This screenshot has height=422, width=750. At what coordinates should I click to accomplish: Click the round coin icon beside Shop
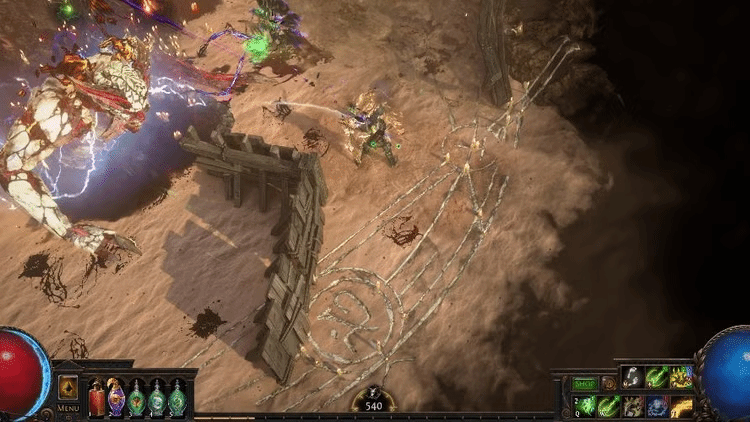click(608, 383)
